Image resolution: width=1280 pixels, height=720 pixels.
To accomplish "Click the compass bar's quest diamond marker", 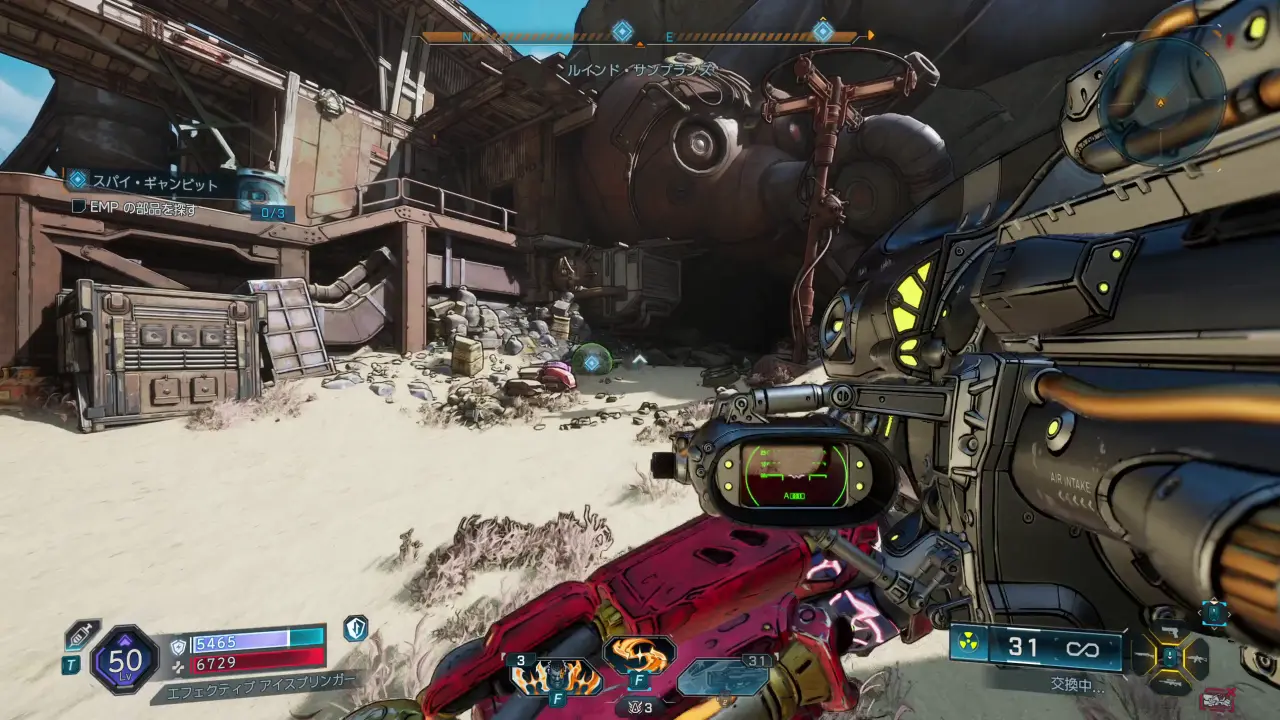I will 622,32.
